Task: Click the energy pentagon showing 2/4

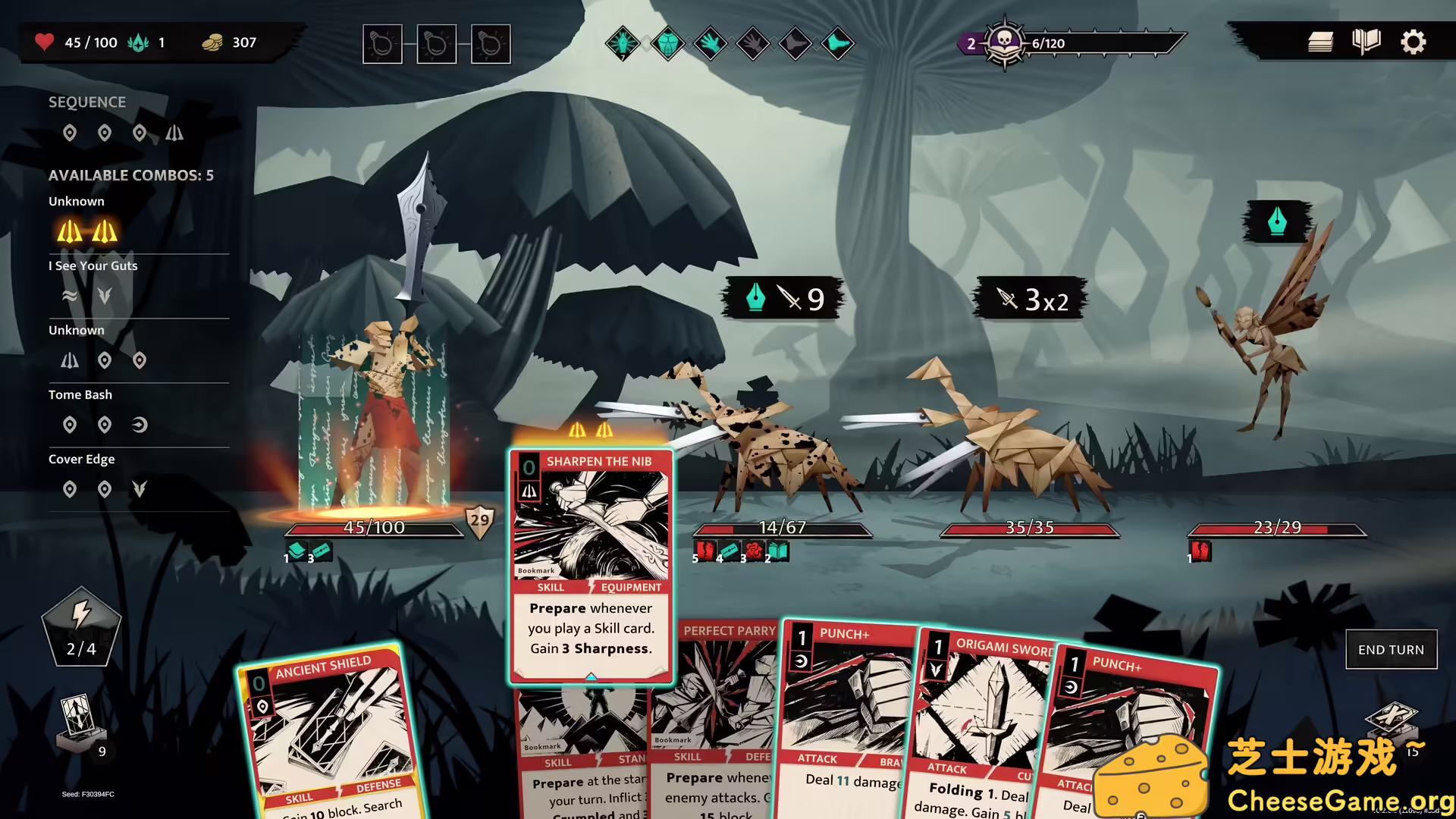Action: click(x=82, y=626)
